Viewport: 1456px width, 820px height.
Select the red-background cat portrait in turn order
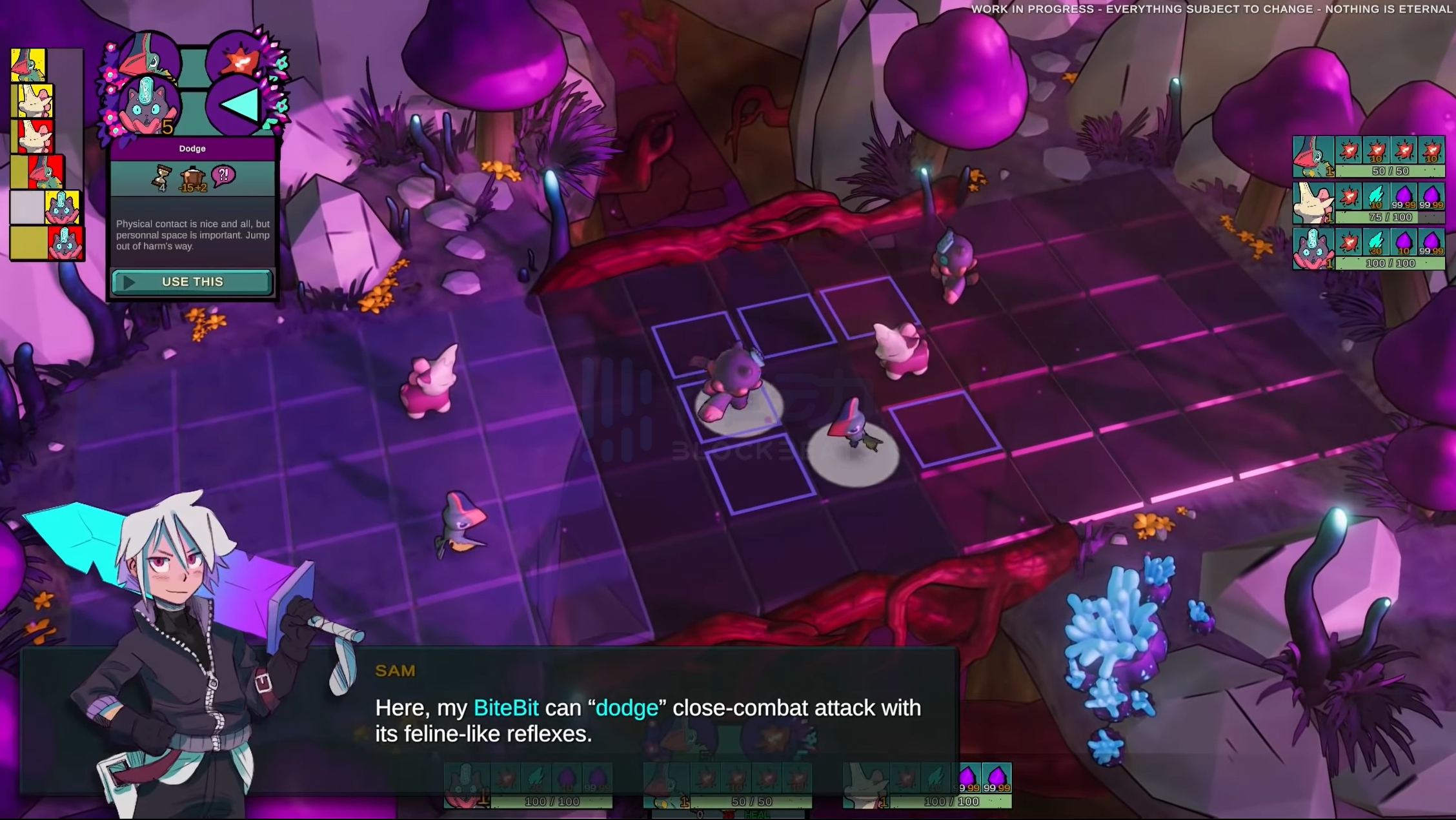(65, 243)
